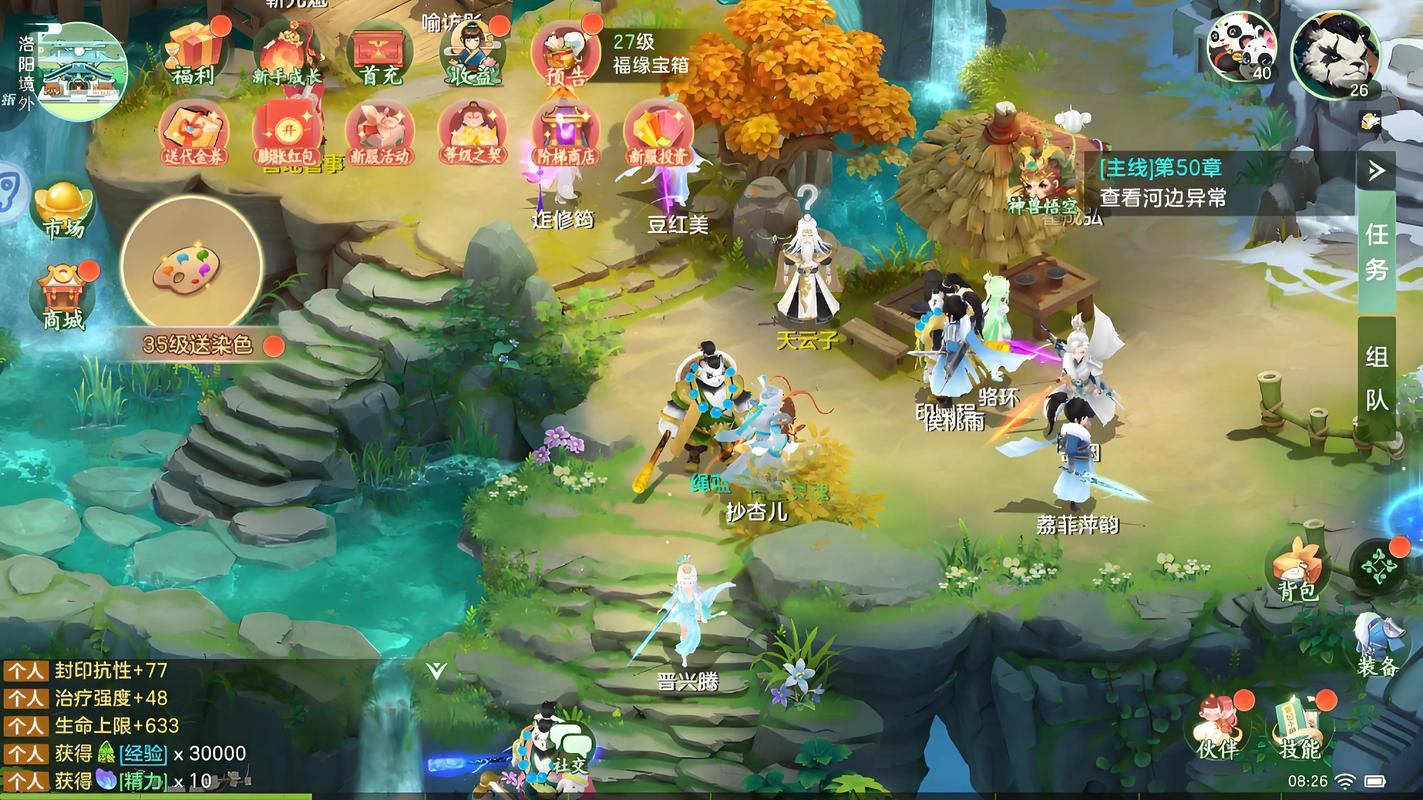Open the 送代金券 voucher gift icon
1423x800 pixels.
(x=194, y=133)
